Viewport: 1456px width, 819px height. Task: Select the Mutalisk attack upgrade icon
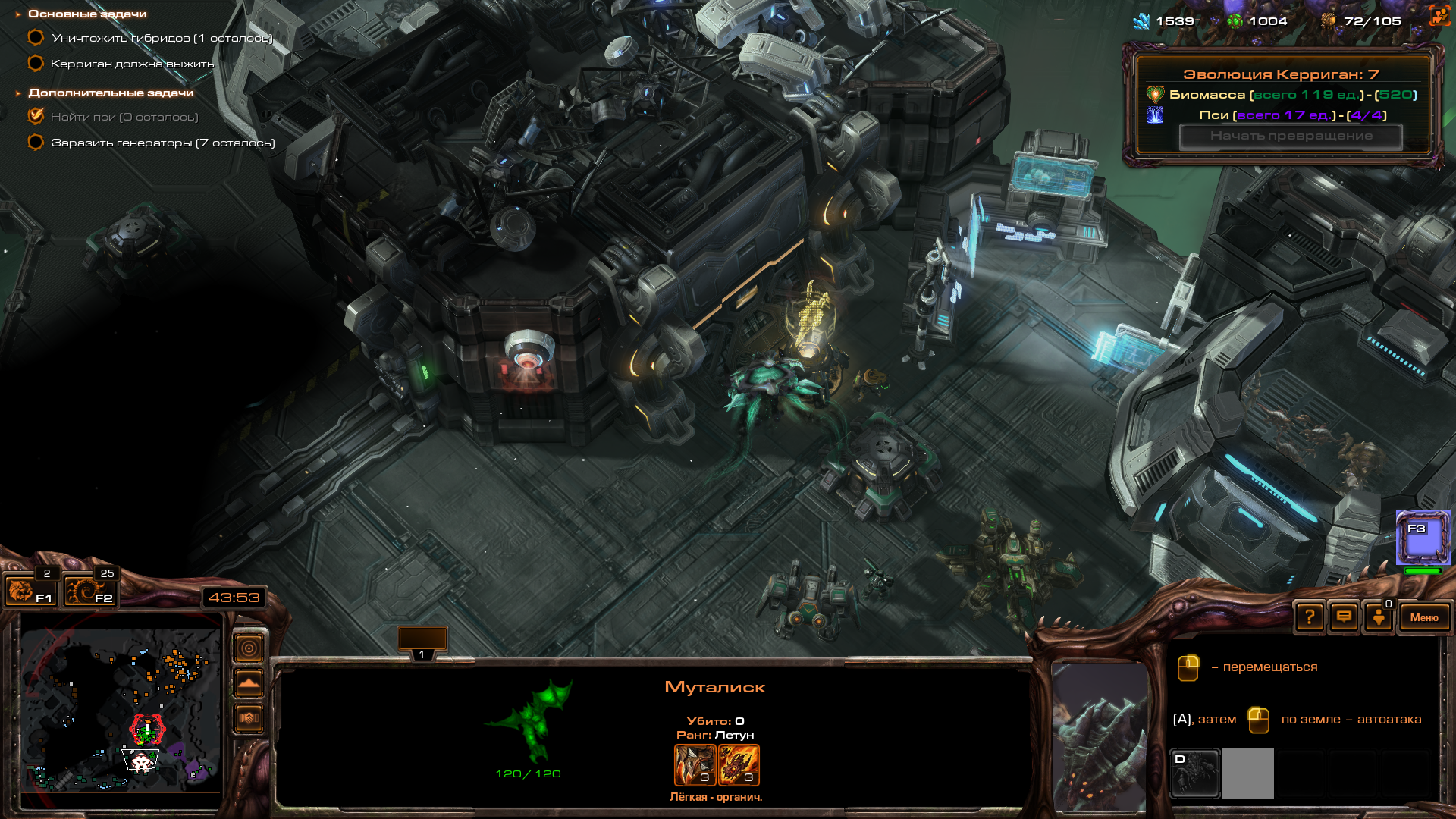[695, 764]
